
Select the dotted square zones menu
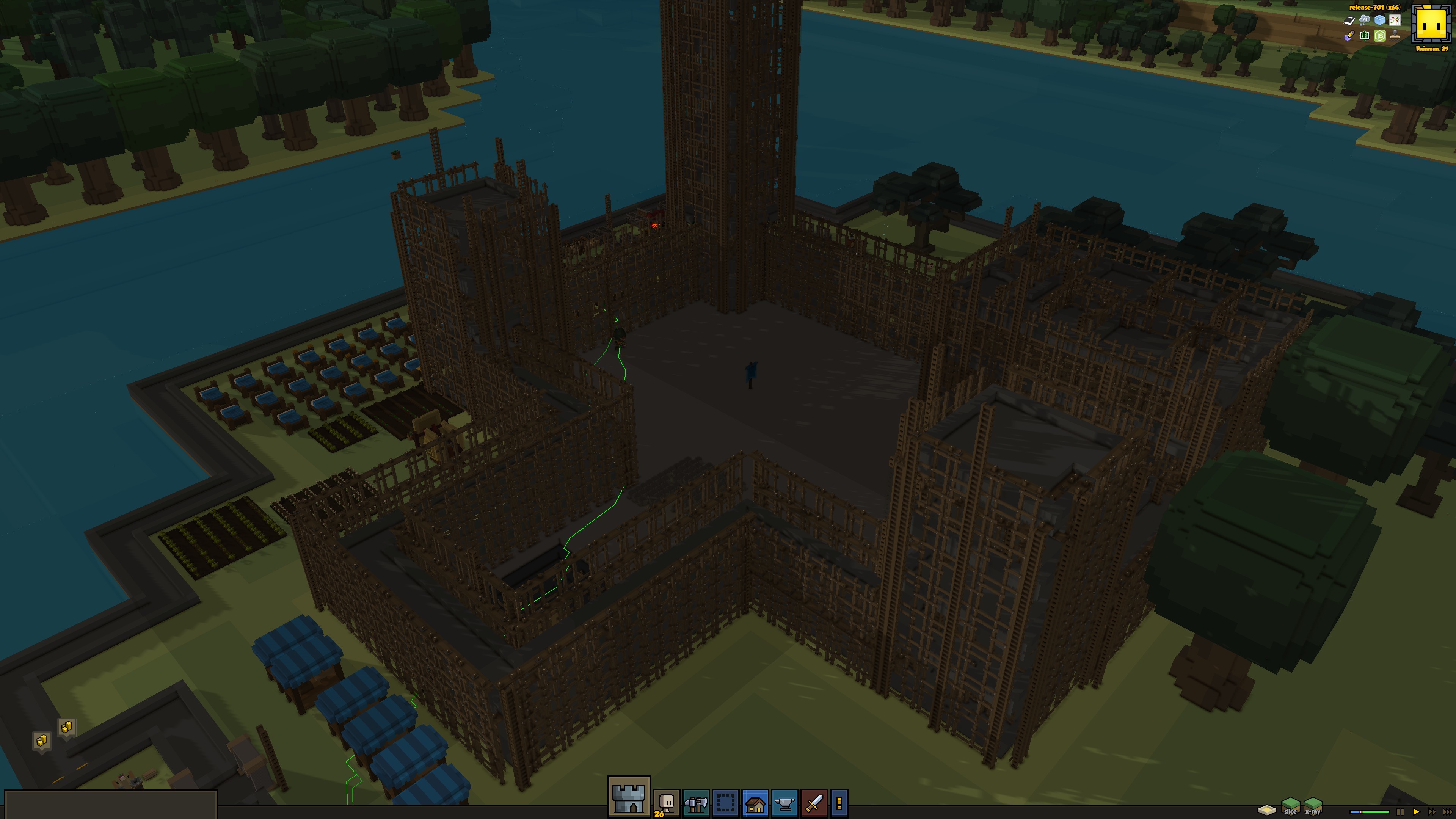[x=725, y=803]
